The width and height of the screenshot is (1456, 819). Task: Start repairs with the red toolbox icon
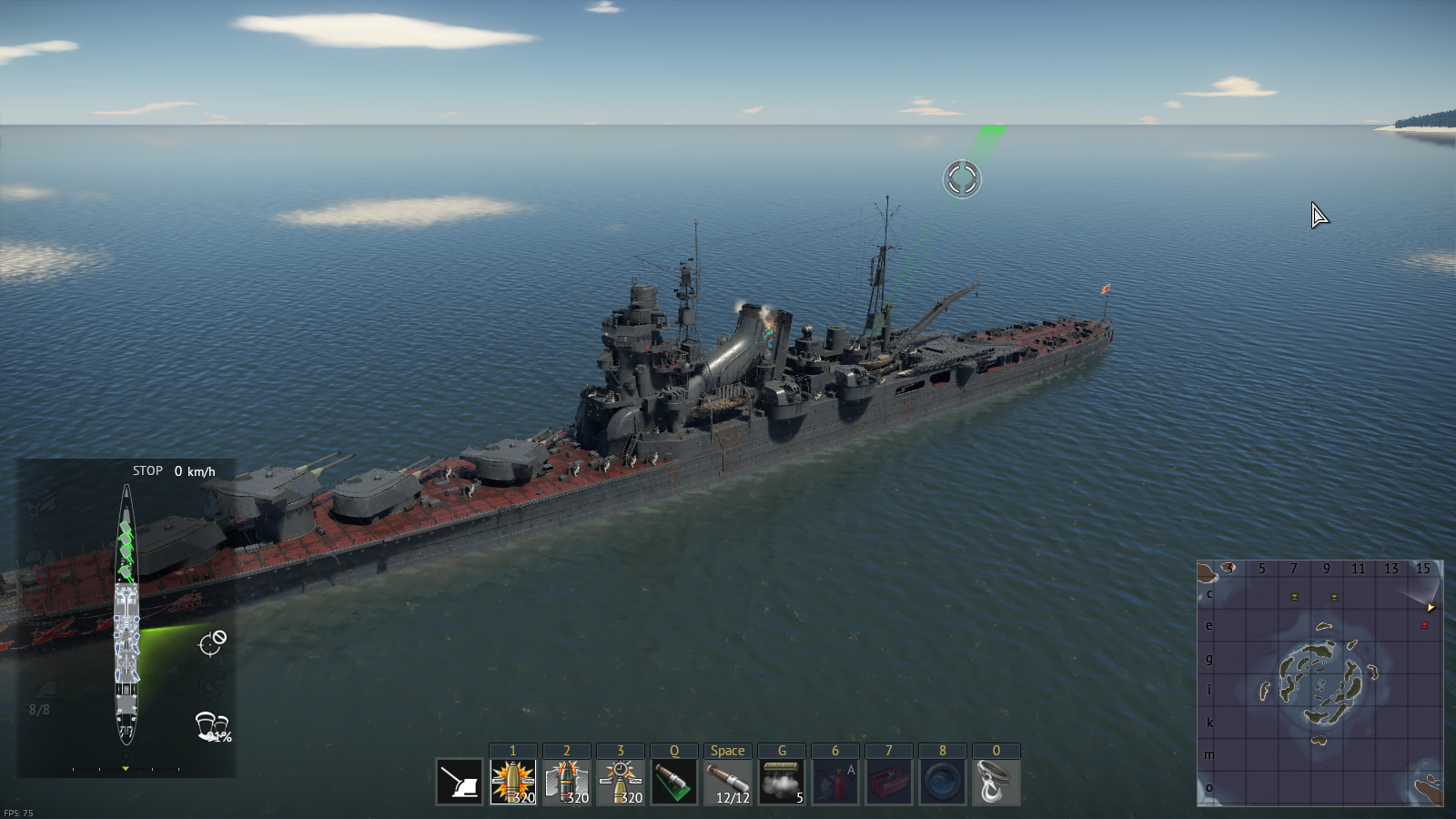[x=889, y=782]
